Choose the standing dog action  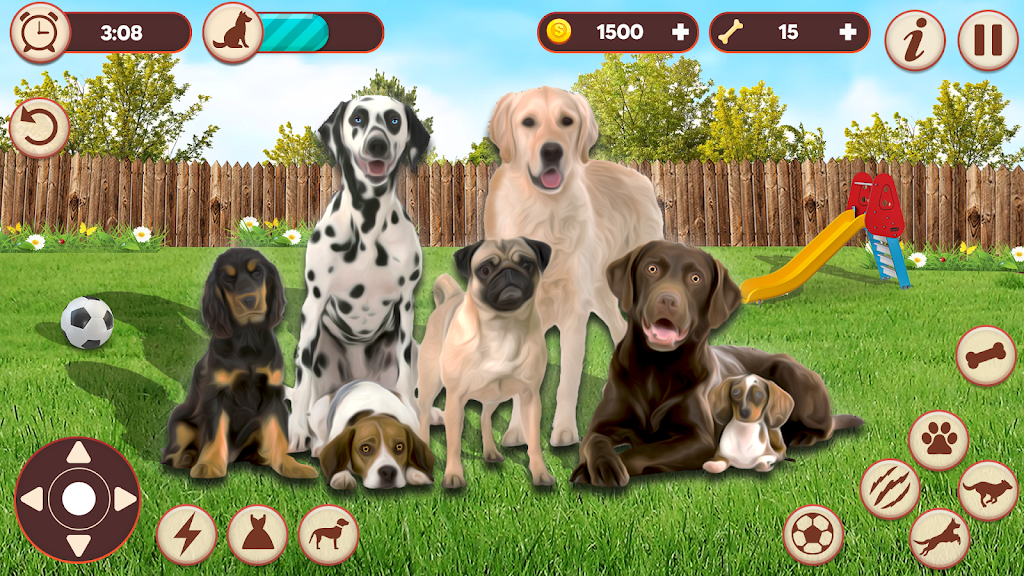tap(328, 534)
